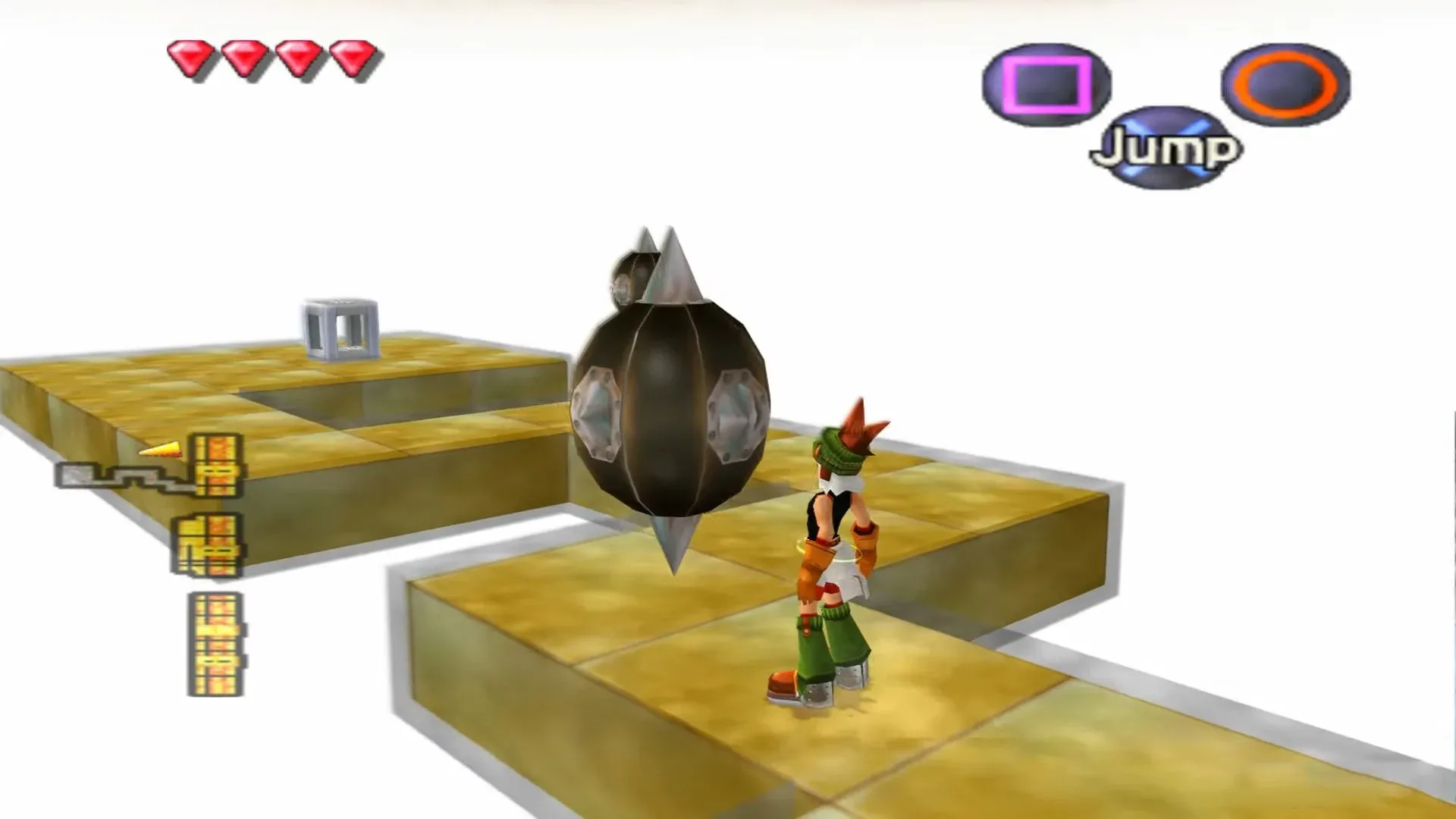Click the orange Circle button prompt
This screenshot has width=1456, height=819.
click(x=1284, y=83)
